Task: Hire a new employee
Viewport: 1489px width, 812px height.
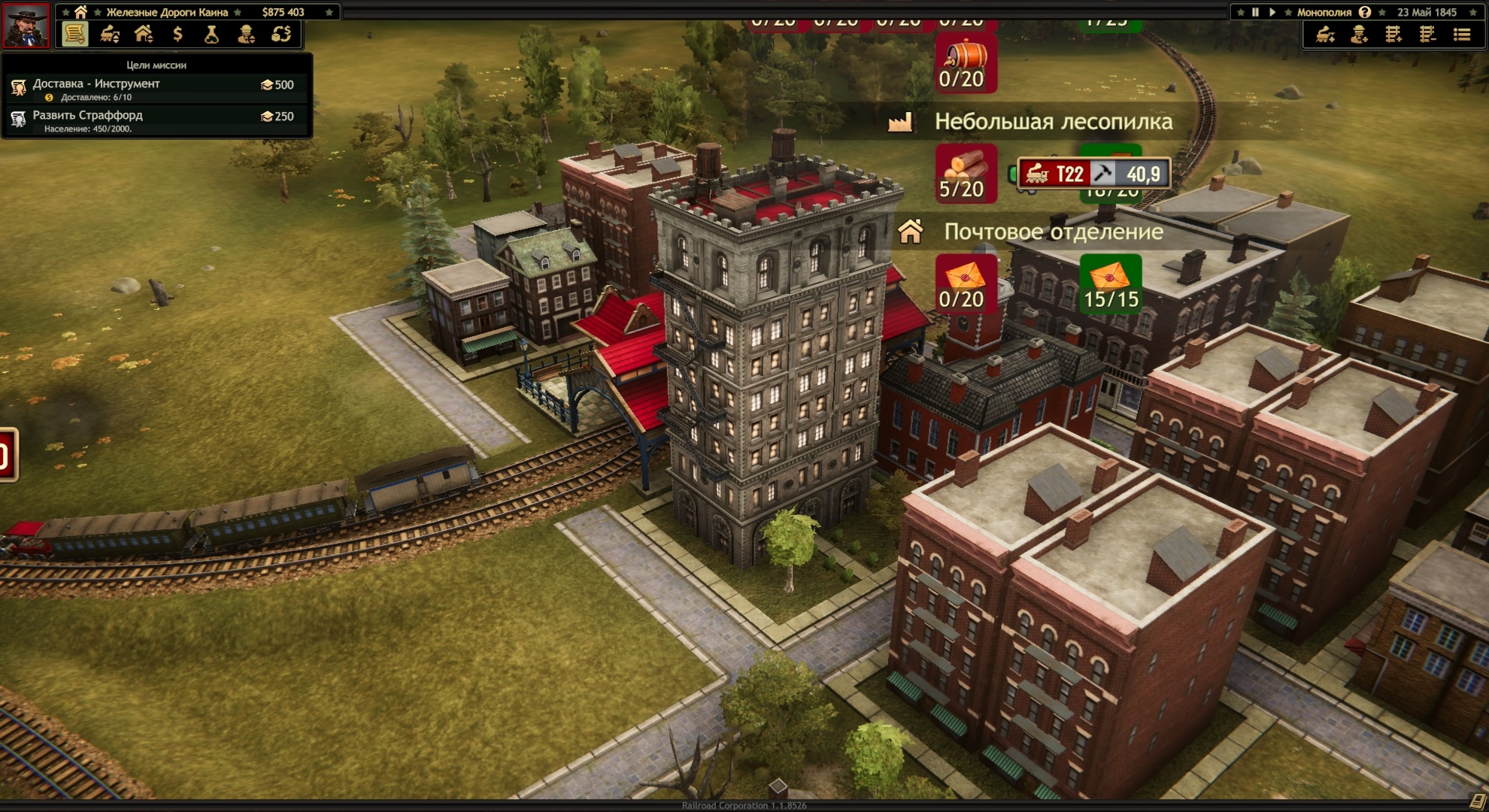Action: pos(1359,35)
